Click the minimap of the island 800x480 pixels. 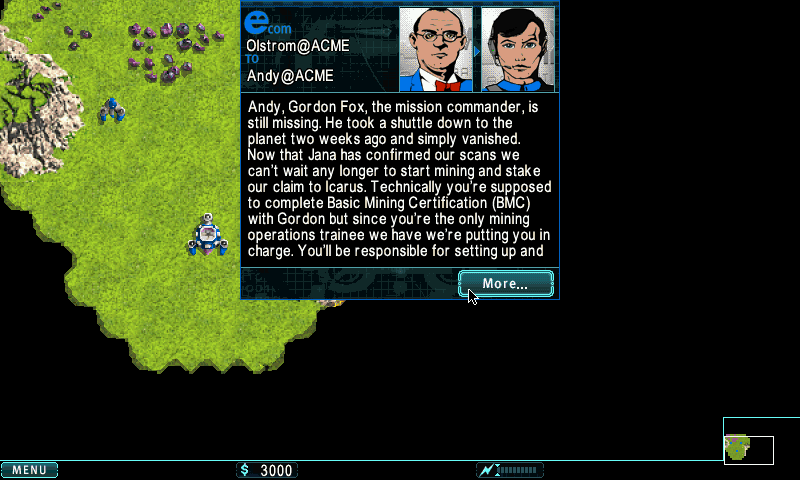click(x=748, y=449)
